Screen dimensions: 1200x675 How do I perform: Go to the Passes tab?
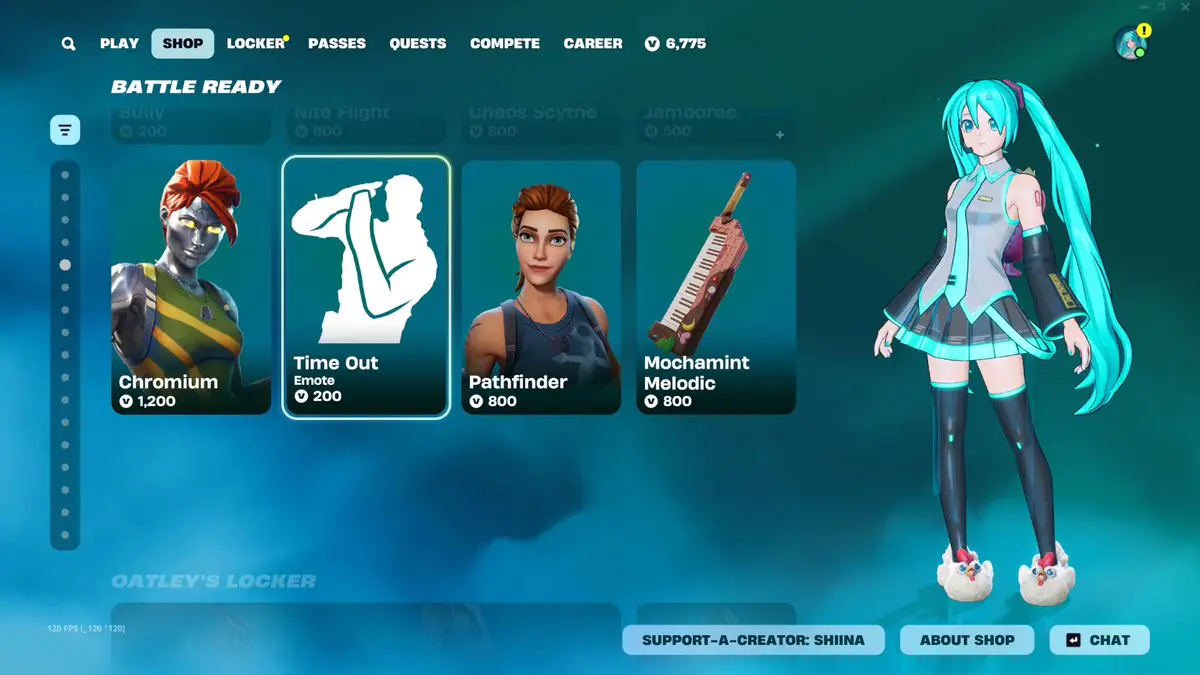337,44
